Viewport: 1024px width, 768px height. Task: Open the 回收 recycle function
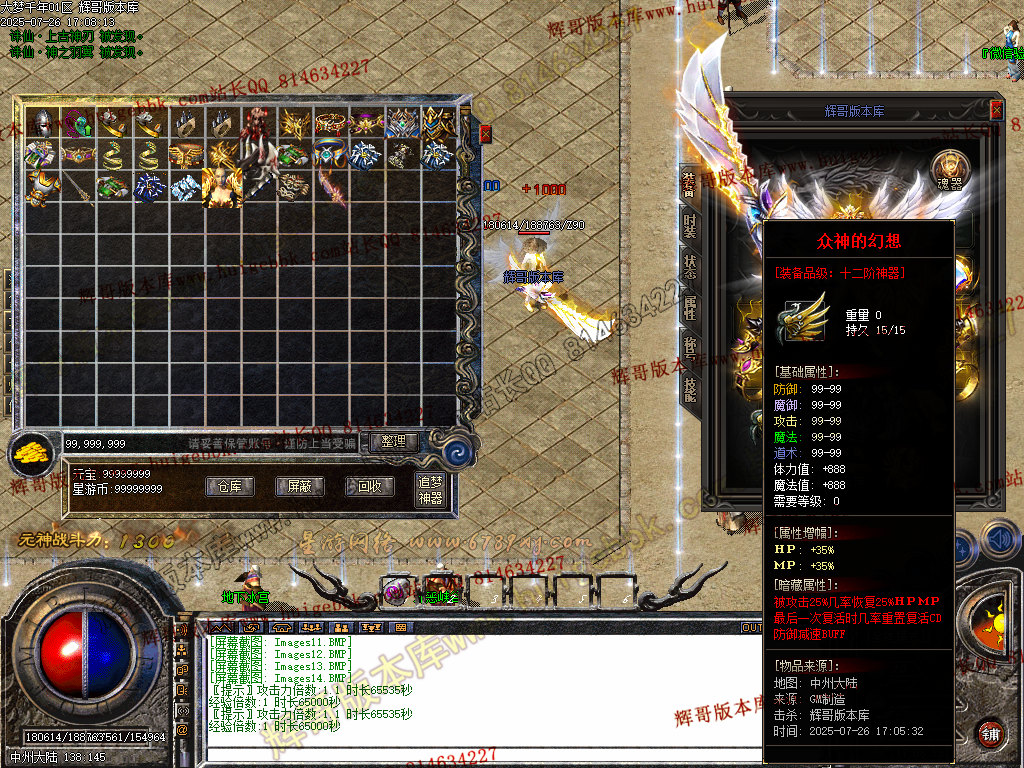(369, 487)
